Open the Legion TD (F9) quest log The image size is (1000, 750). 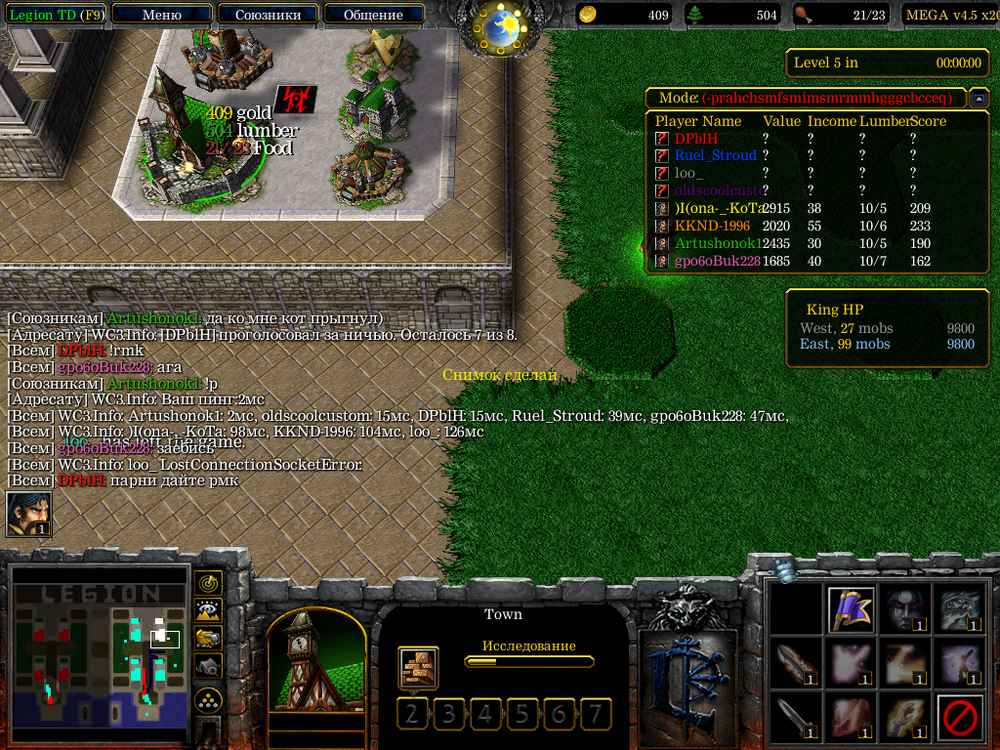55,15
